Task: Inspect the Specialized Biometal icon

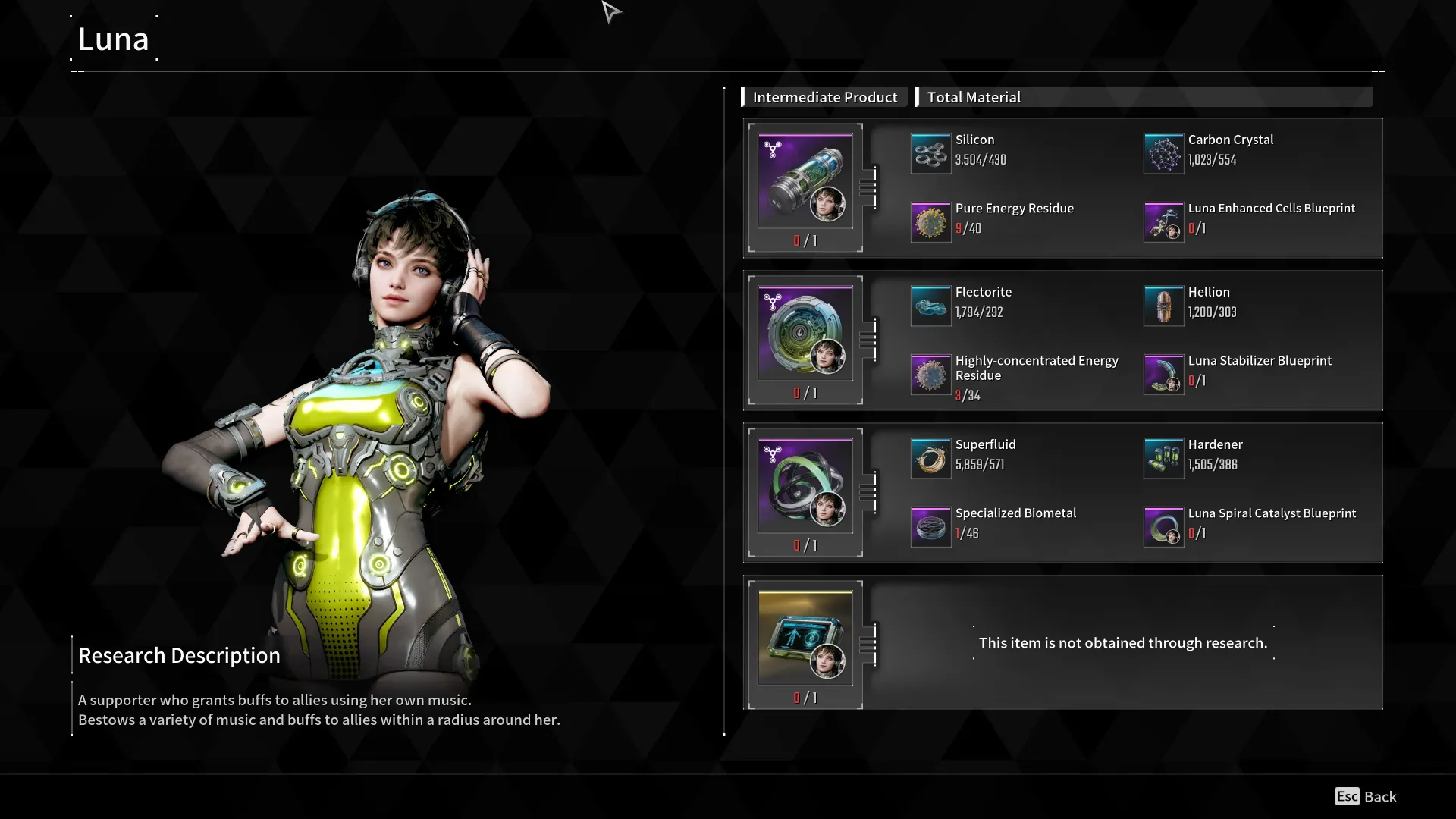Action: 930,527
